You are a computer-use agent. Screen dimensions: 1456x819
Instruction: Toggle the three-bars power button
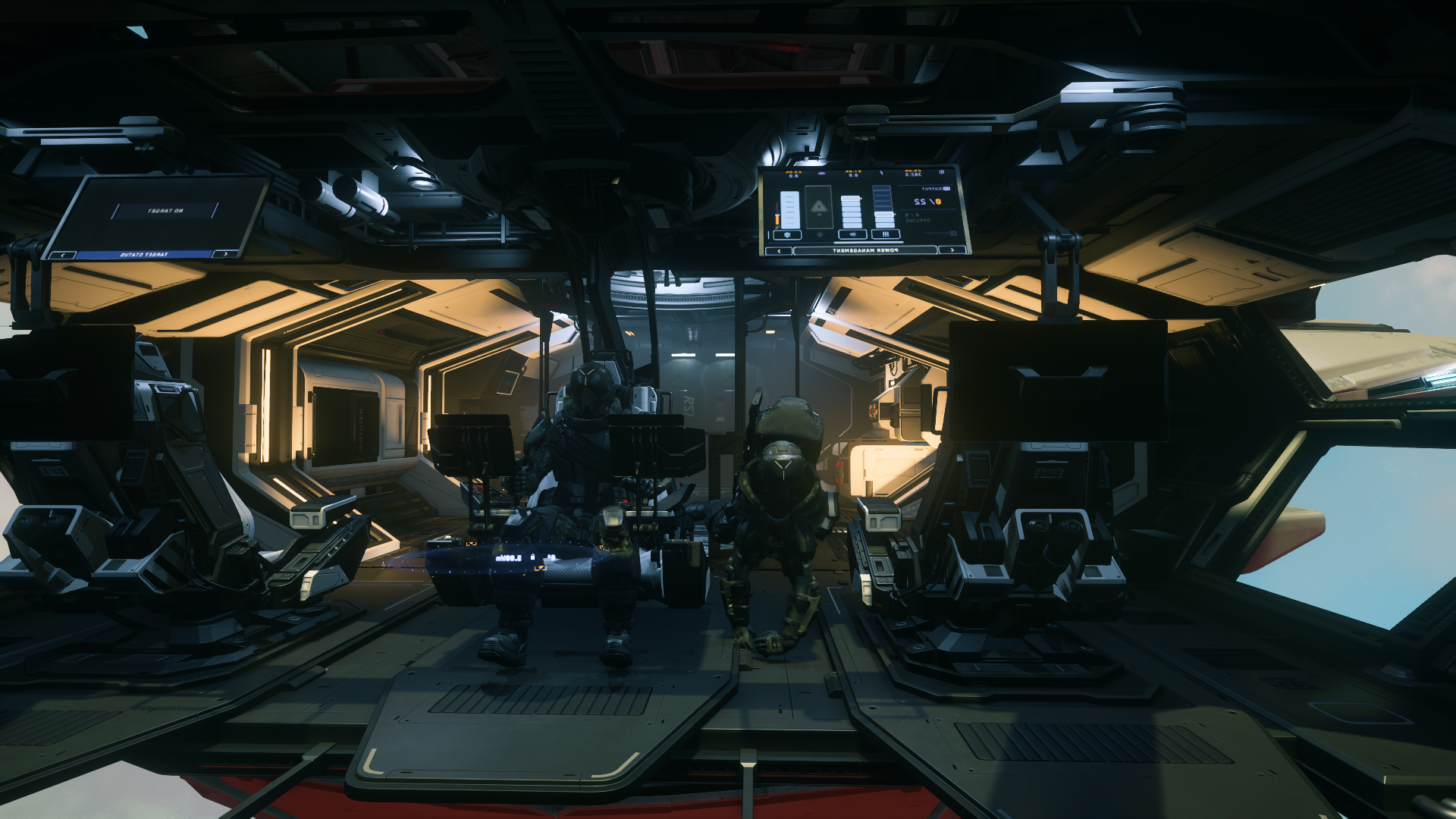pos(886,234)
